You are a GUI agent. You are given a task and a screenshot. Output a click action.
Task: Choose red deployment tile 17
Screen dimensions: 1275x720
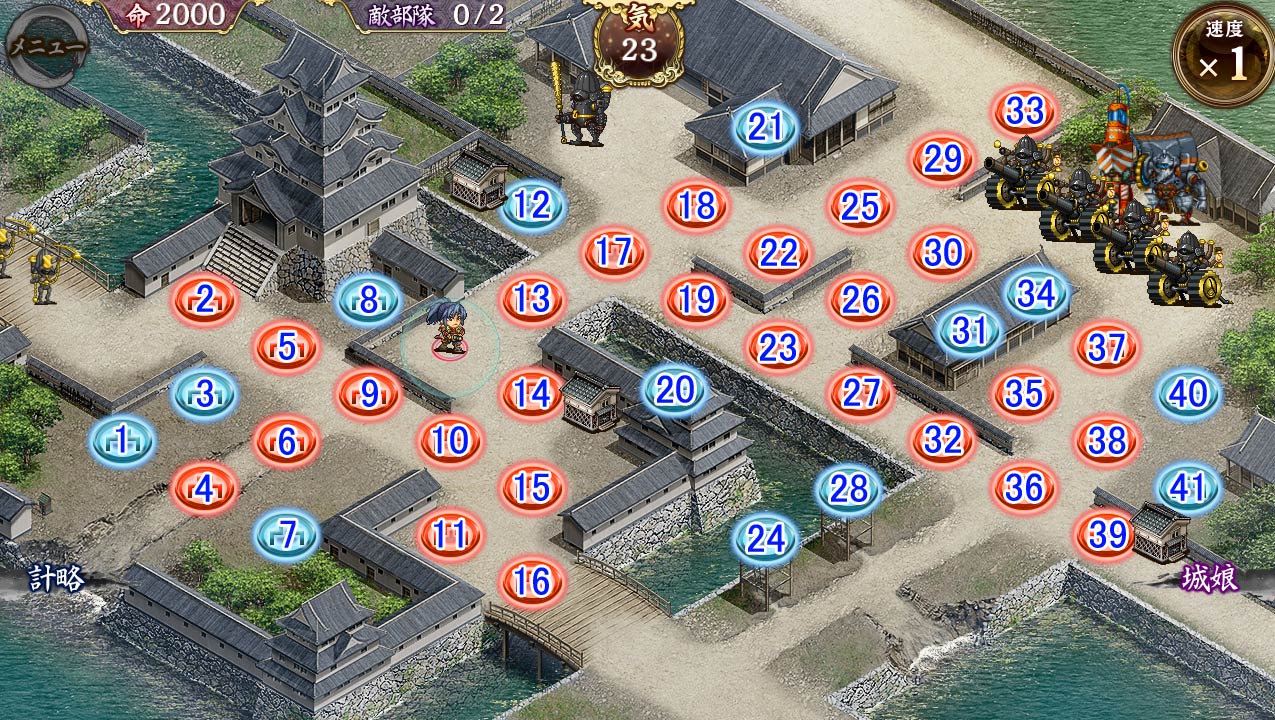click(x=614, y=252)
